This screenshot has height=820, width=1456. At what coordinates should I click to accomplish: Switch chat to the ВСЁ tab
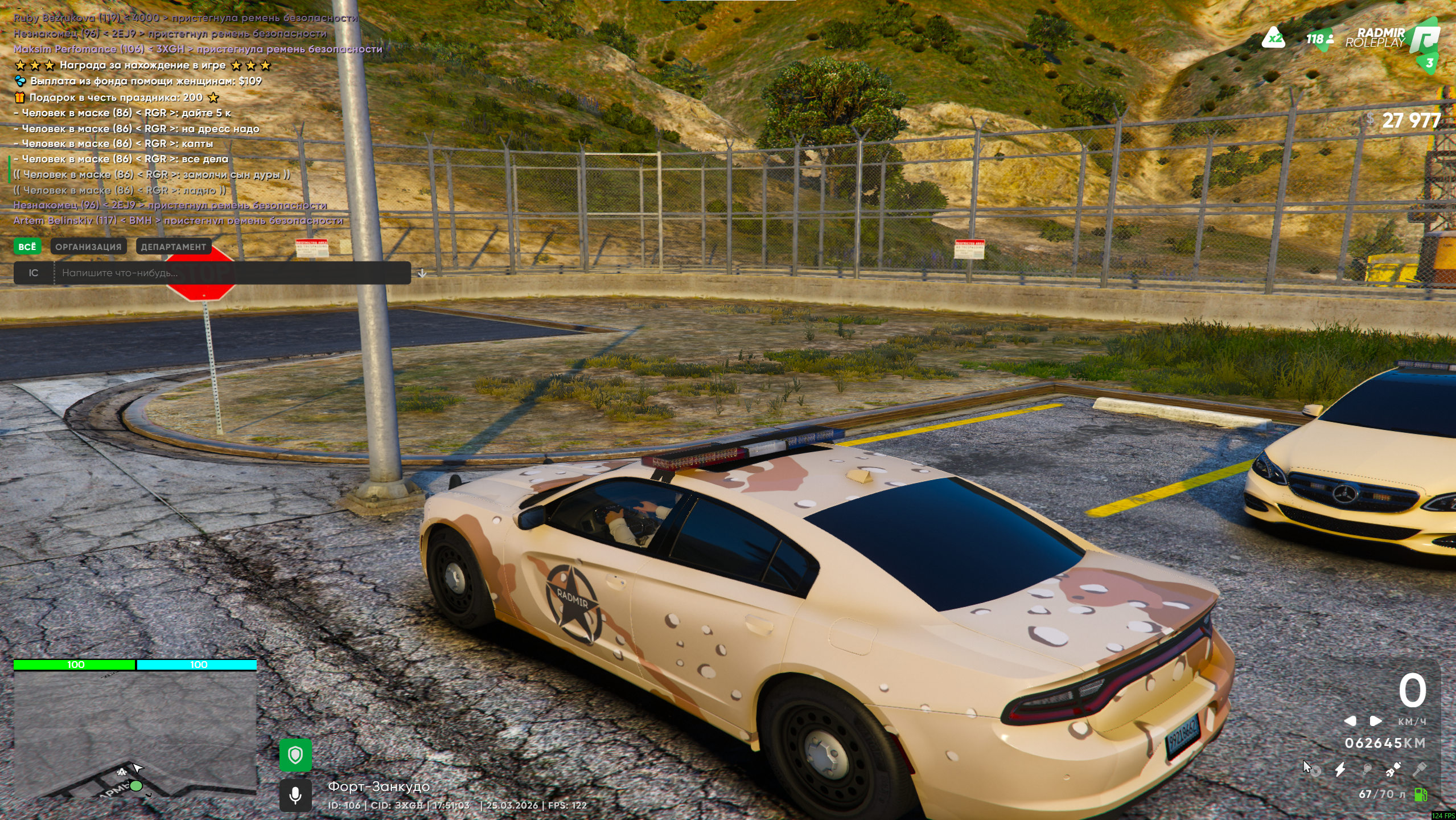click(27, 247)
